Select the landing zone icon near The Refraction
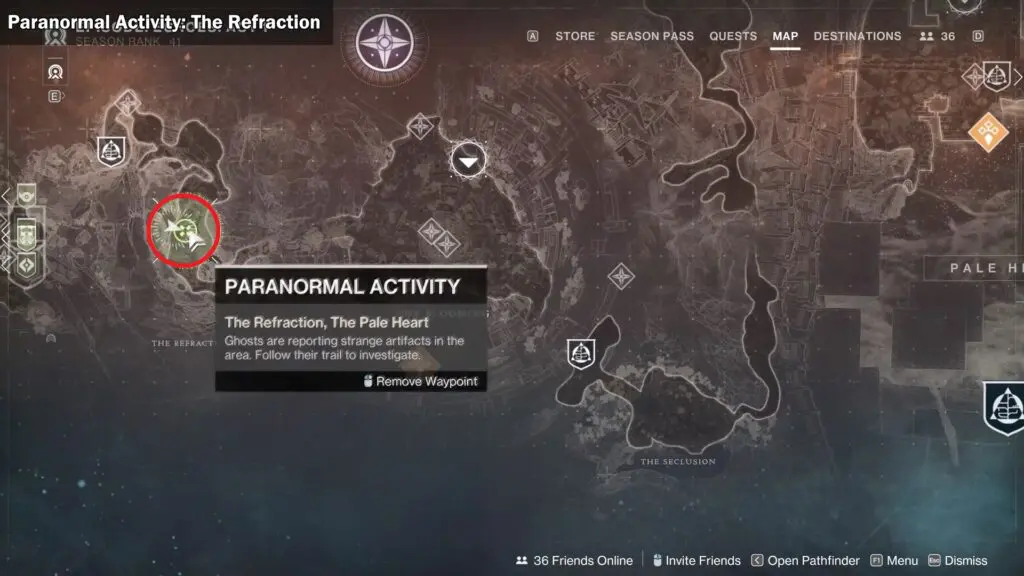This screenshot has height=576, width=1024. (111, 150)
